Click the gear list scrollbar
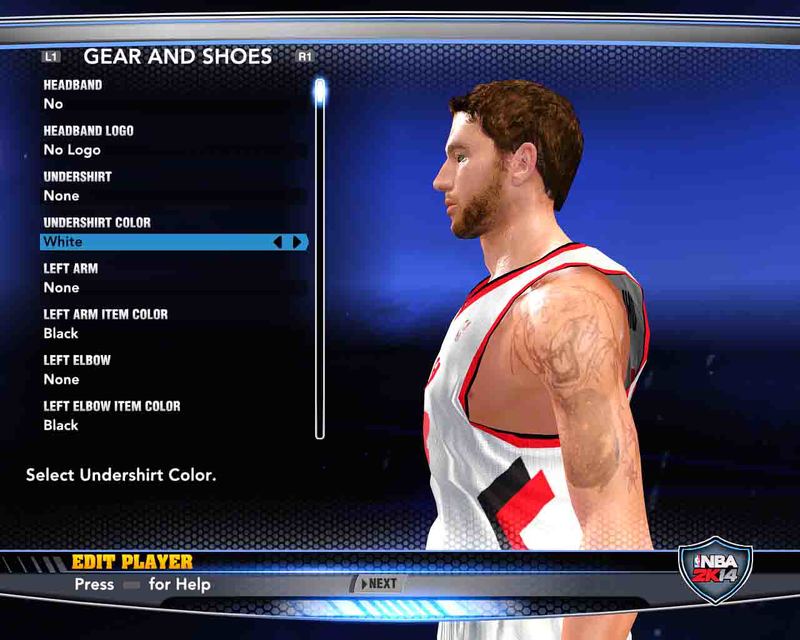 click(320, 260)
